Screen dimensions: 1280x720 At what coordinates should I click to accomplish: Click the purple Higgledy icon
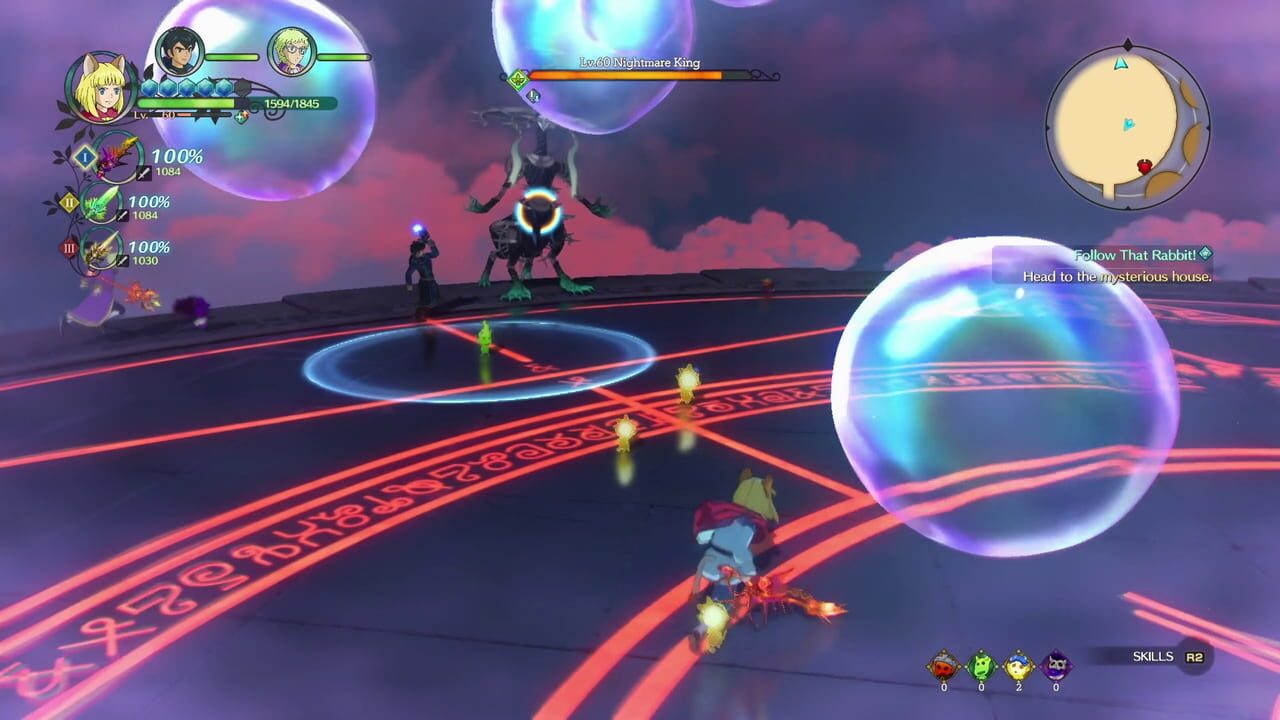pyautogui.click(x=1055, y=665)
